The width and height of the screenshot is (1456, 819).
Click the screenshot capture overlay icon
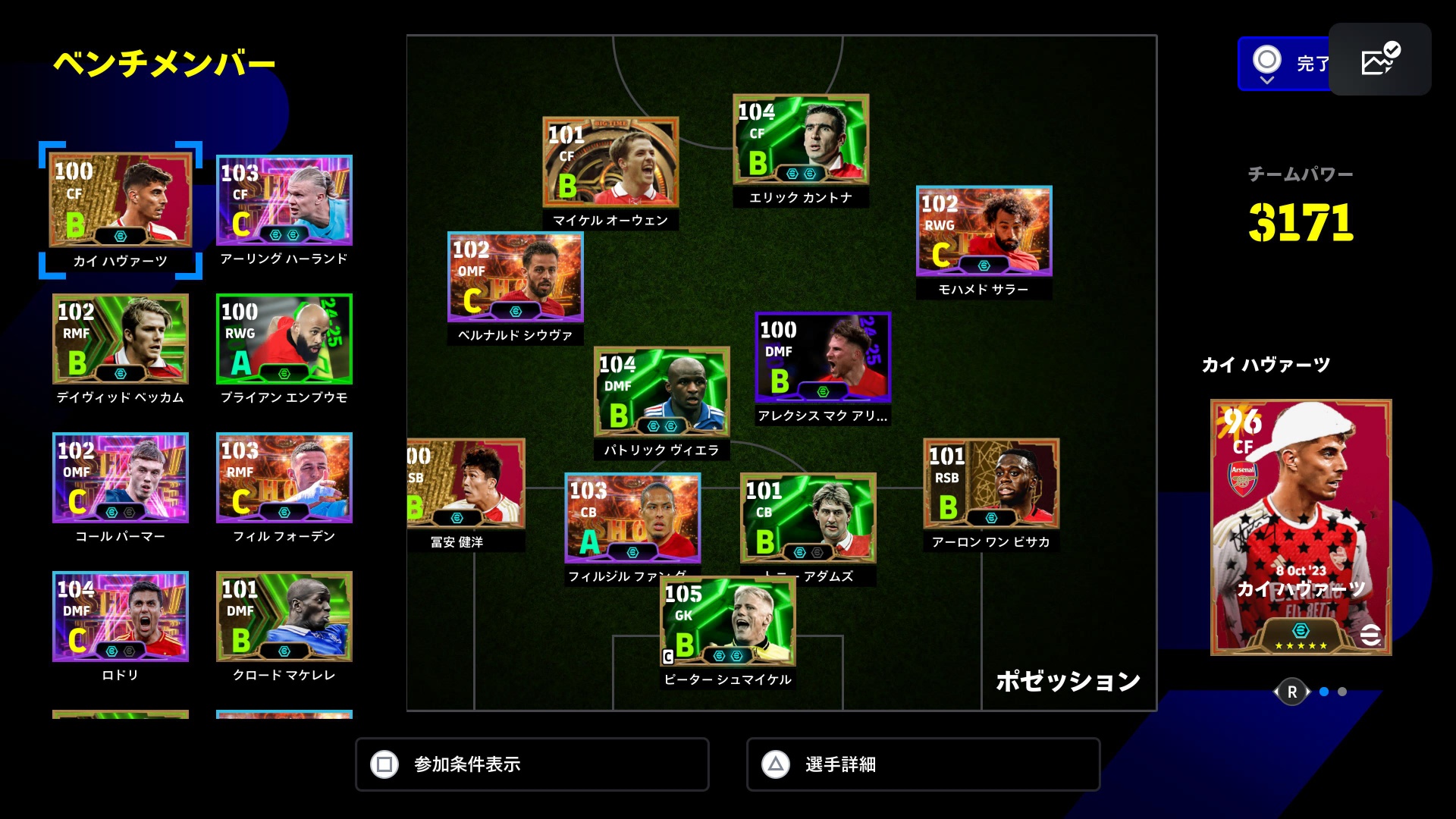click(x=1379, y=60)
